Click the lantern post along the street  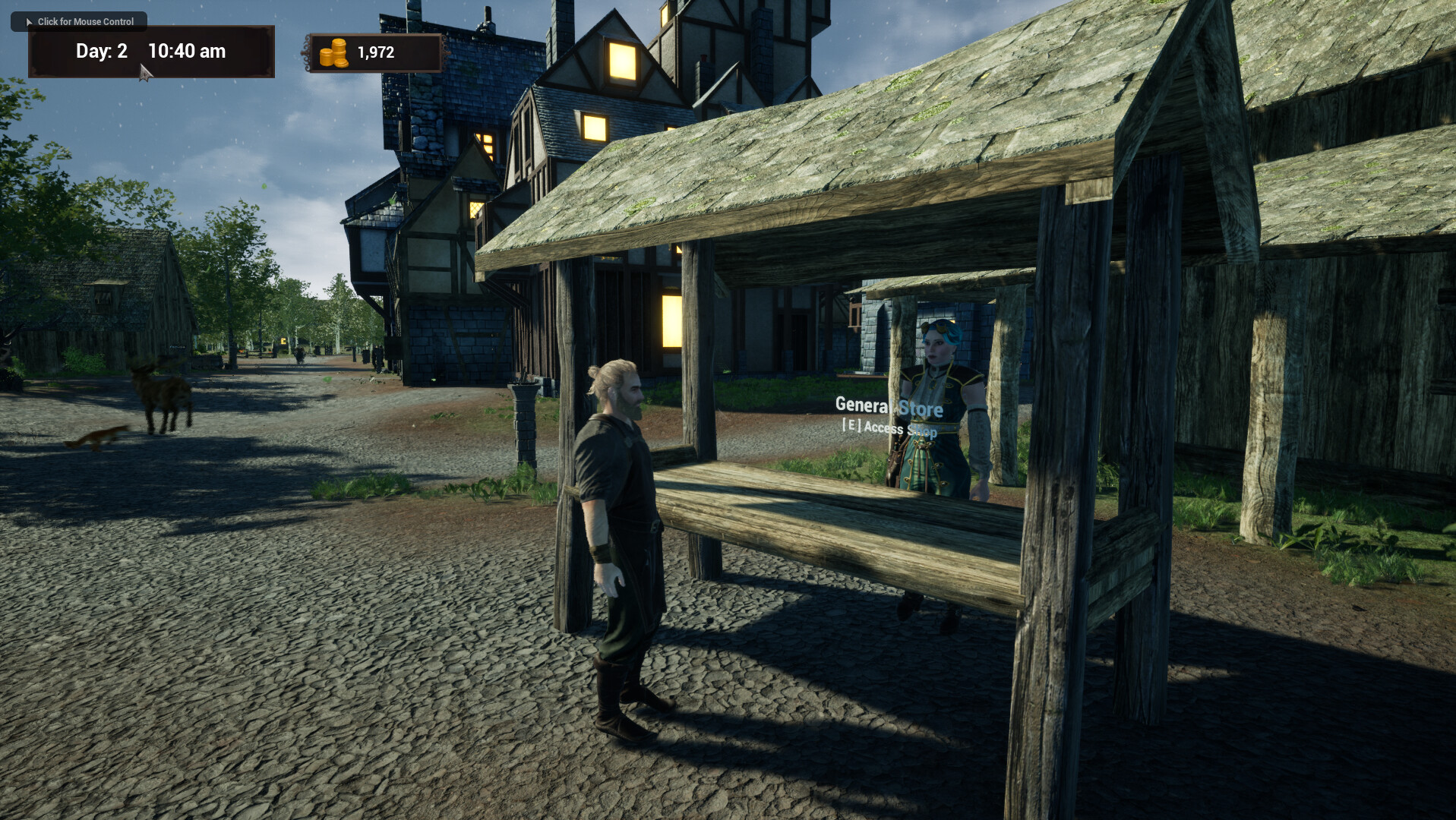(x=524, y=399)
